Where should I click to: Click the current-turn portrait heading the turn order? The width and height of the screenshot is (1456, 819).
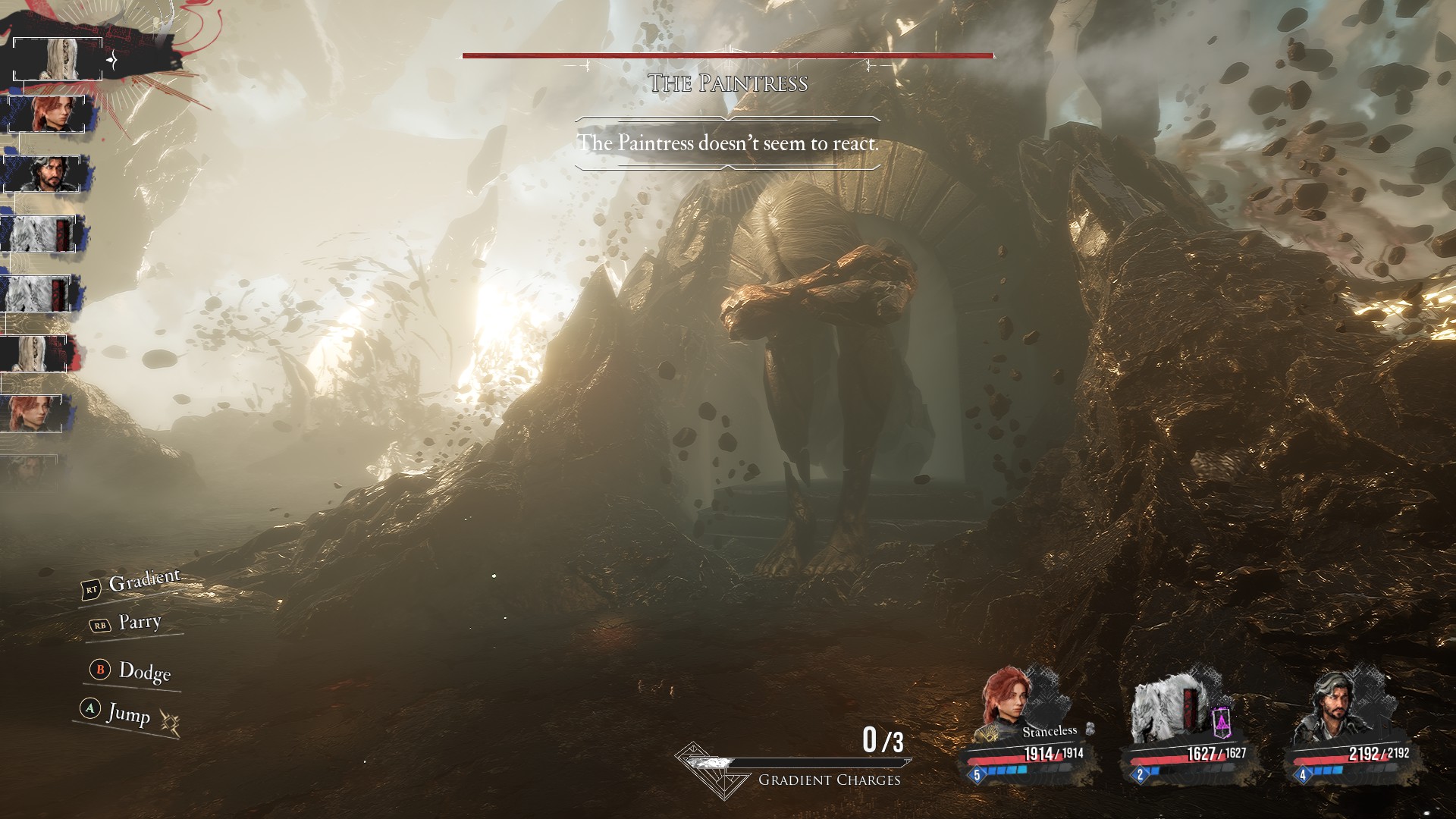tap(58, 59)
